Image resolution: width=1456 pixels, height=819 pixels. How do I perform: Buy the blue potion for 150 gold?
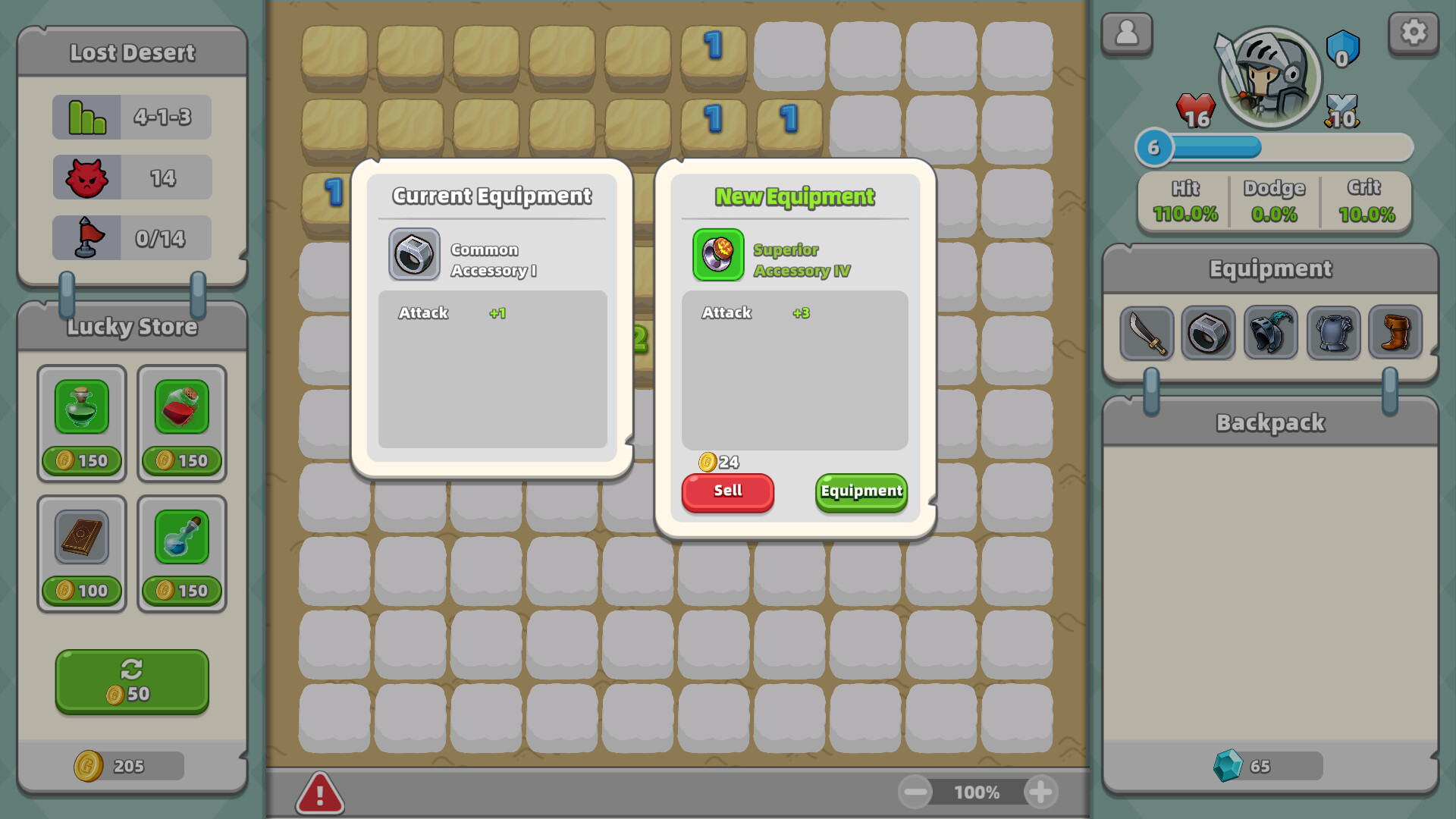coord(181,538)
